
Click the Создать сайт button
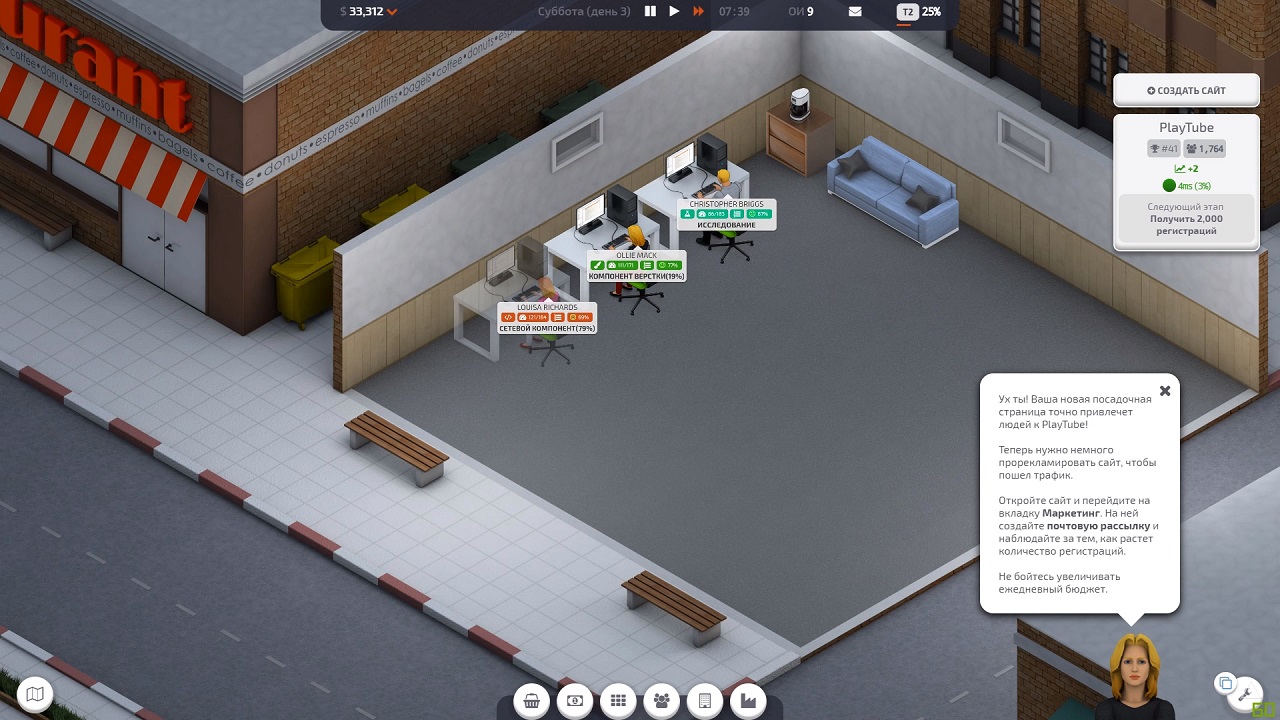pos(1186,91)
